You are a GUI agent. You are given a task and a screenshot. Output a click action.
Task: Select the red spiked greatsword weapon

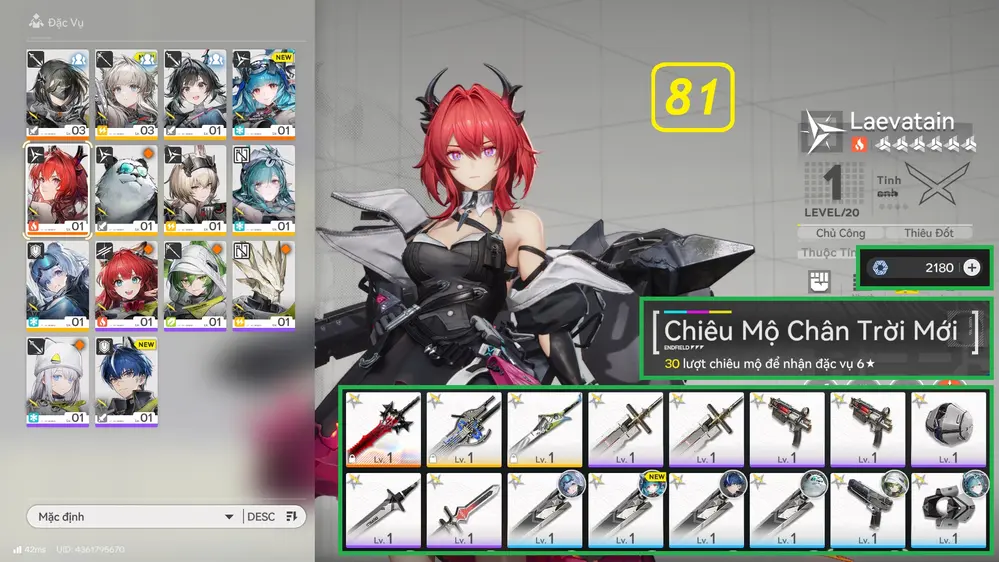(x=383, y=429)
